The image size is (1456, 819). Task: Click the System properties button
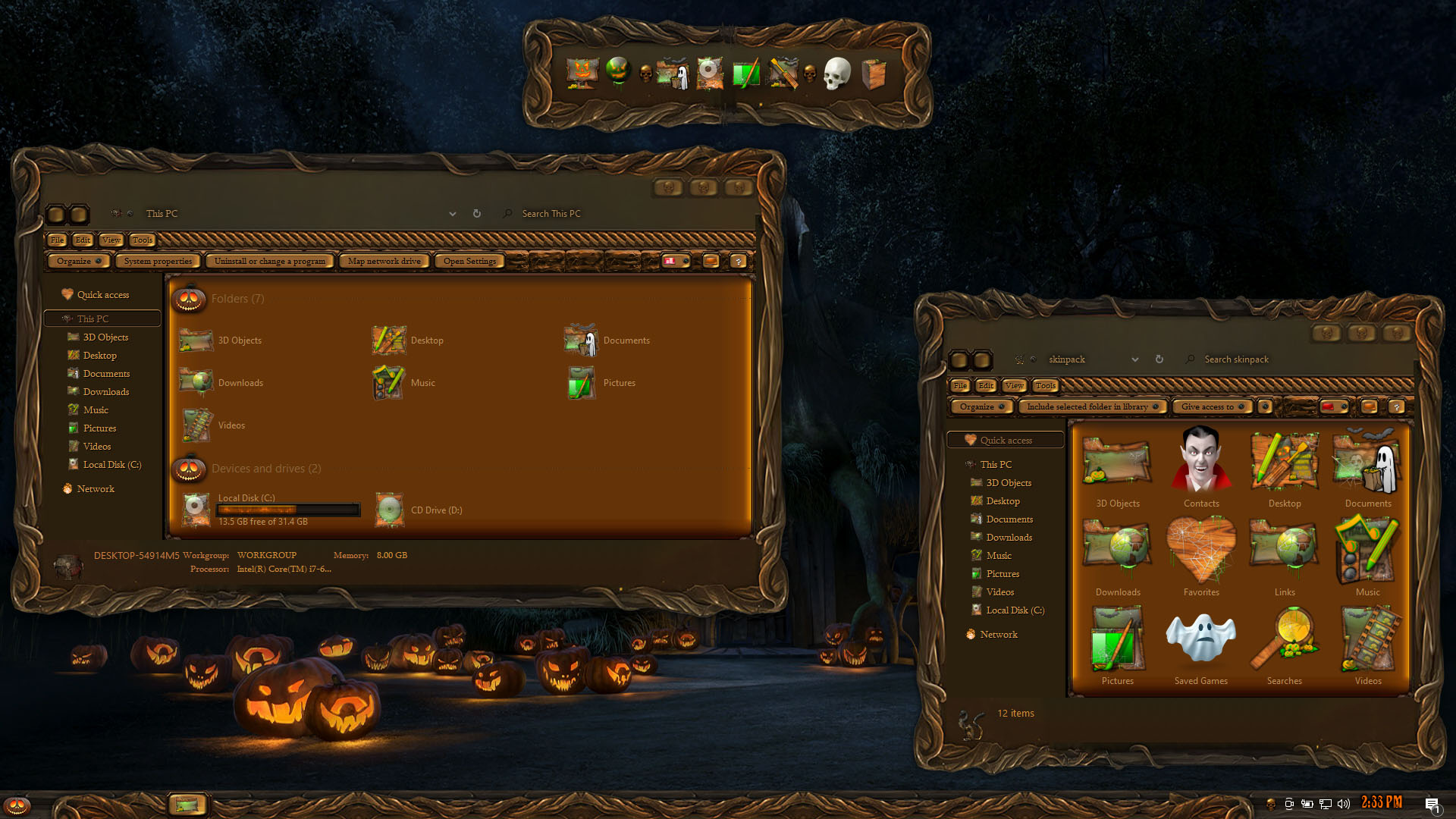158,261
